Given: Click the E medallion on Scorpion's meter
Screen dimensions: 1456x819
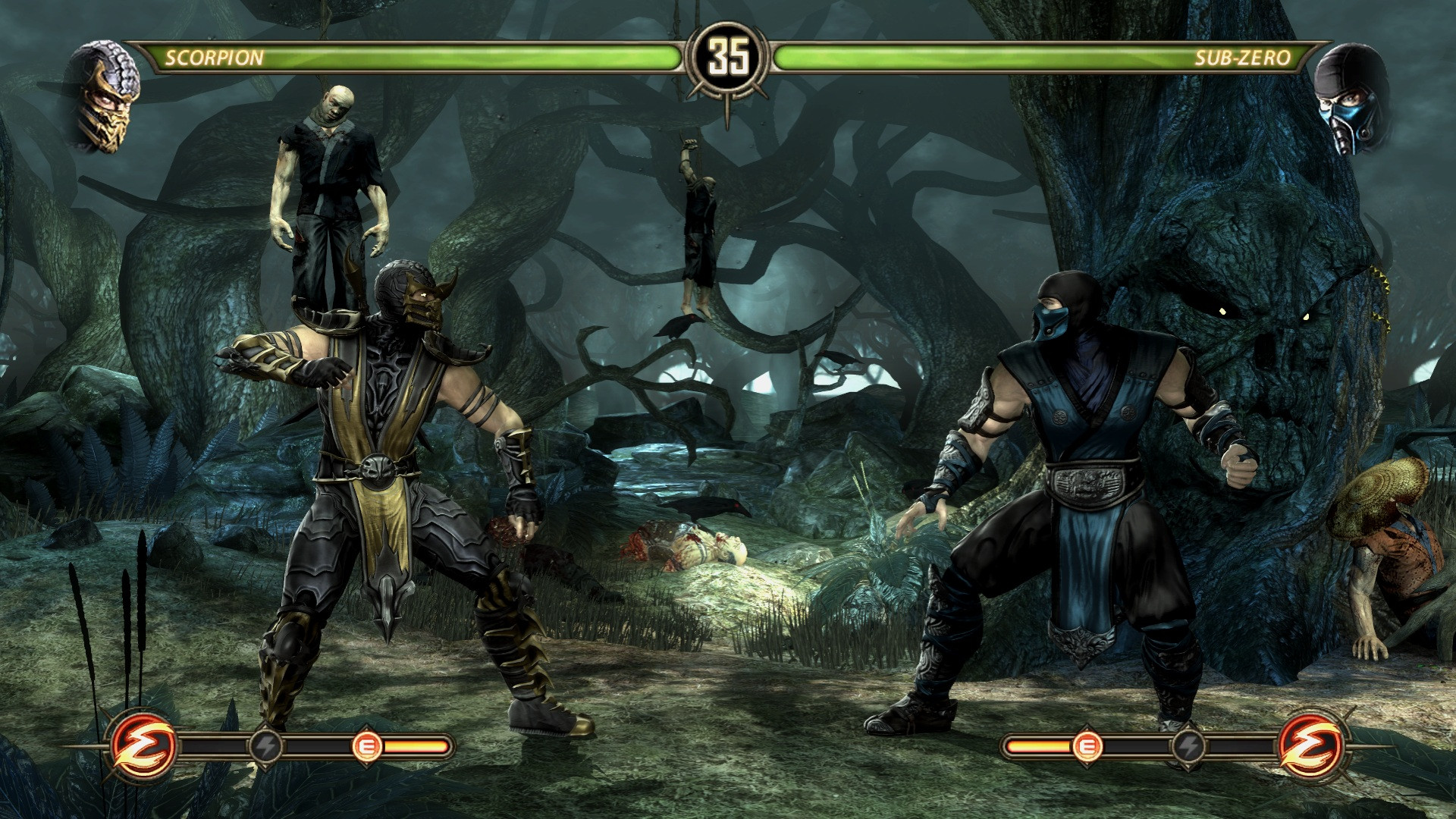Looking at the screenshot, I should (368, 747).
